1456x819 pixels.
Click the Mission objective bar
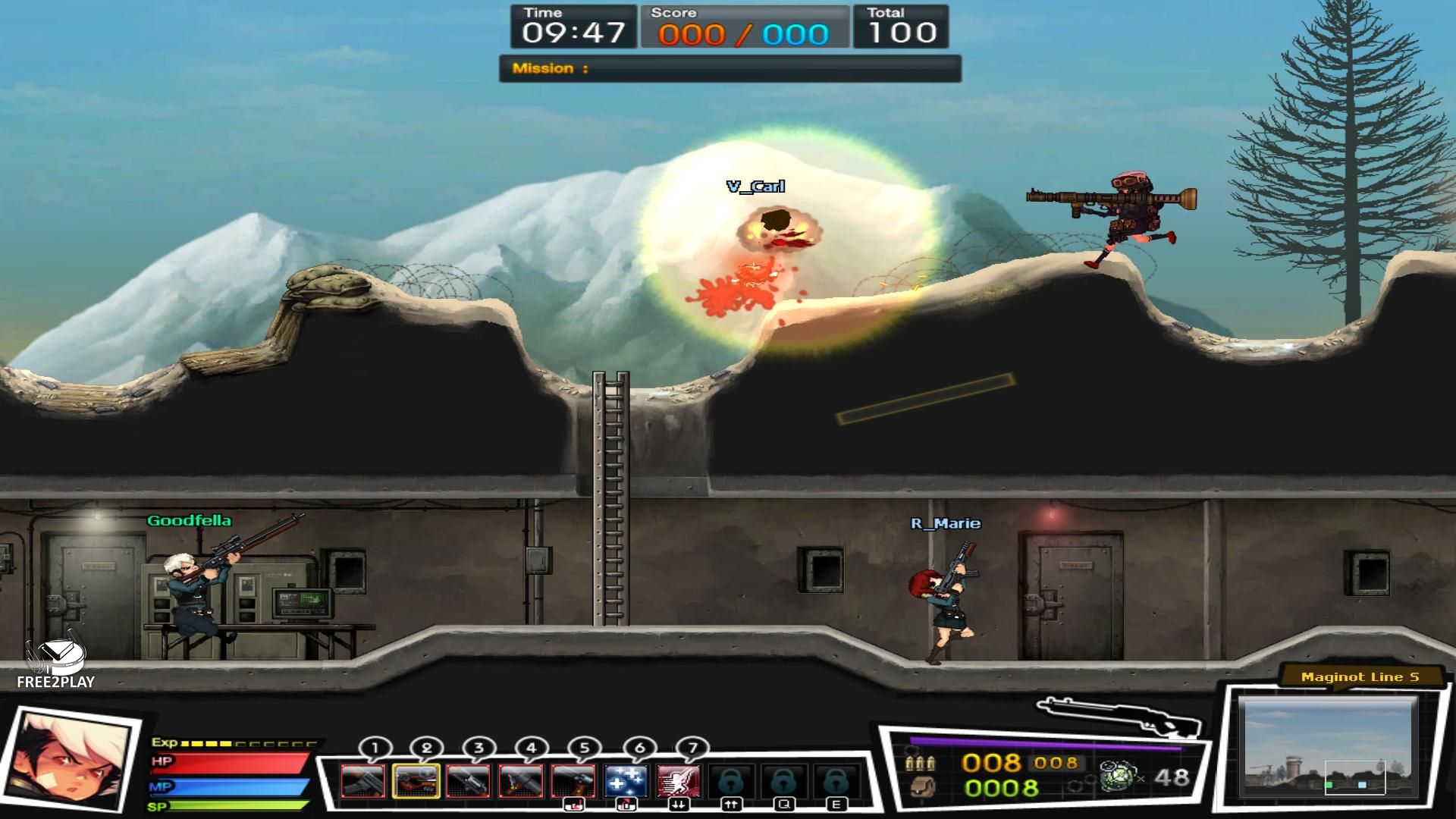[730, 68]
